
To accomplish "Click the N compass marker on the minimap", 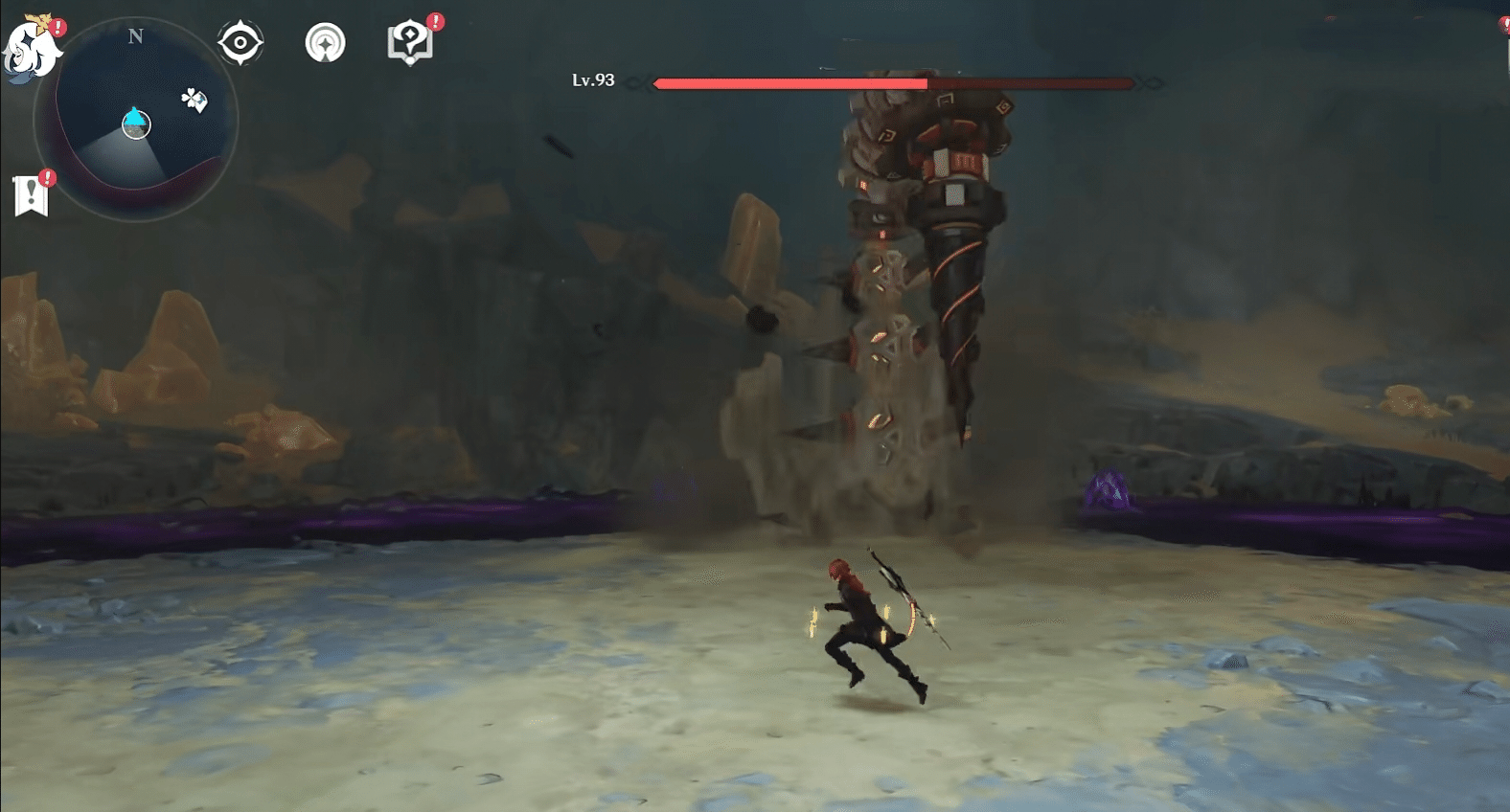I will 136,36.
